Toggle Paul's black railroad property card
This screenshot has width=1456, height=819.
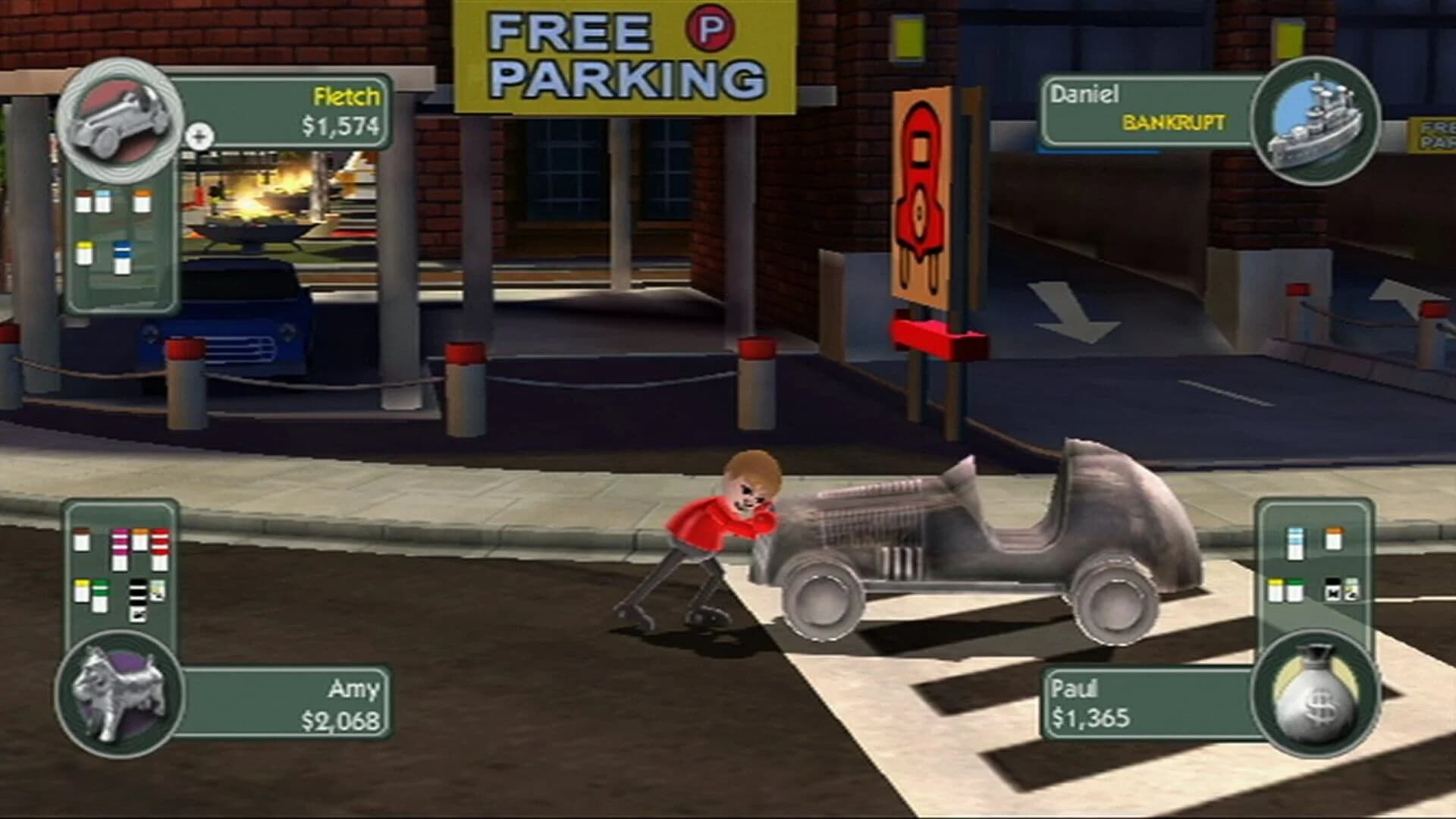pyautogui.click(x=1333, y=588)
